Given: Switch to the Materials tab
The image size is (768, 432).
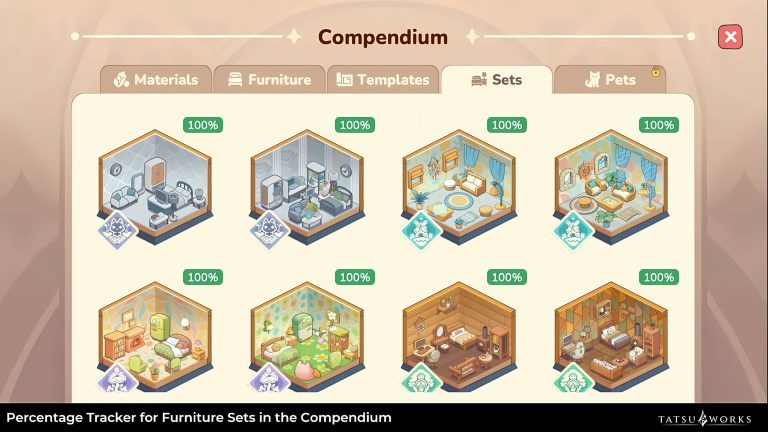Looking at the screenshot, I should [155, 80].
